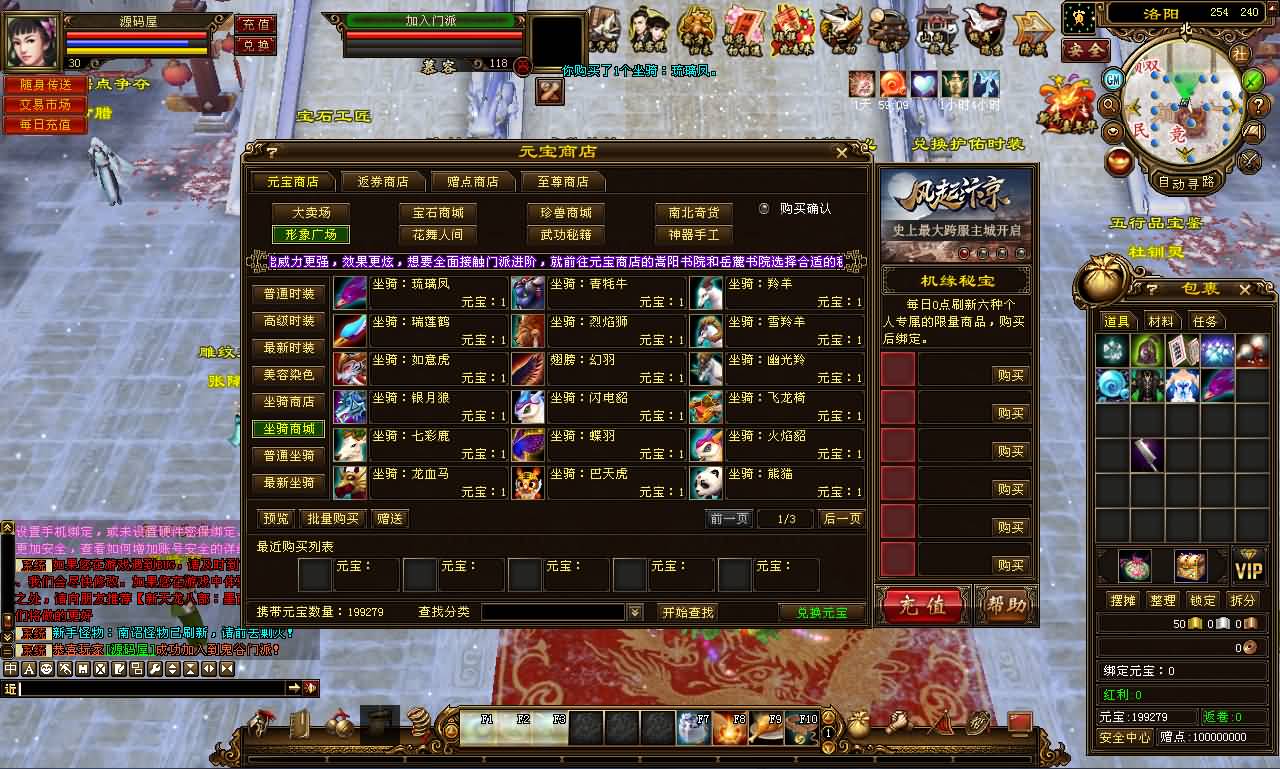The image size is (1280, 769).
Task: Click the ? help icon beside the minimap
Action: 1257,106
